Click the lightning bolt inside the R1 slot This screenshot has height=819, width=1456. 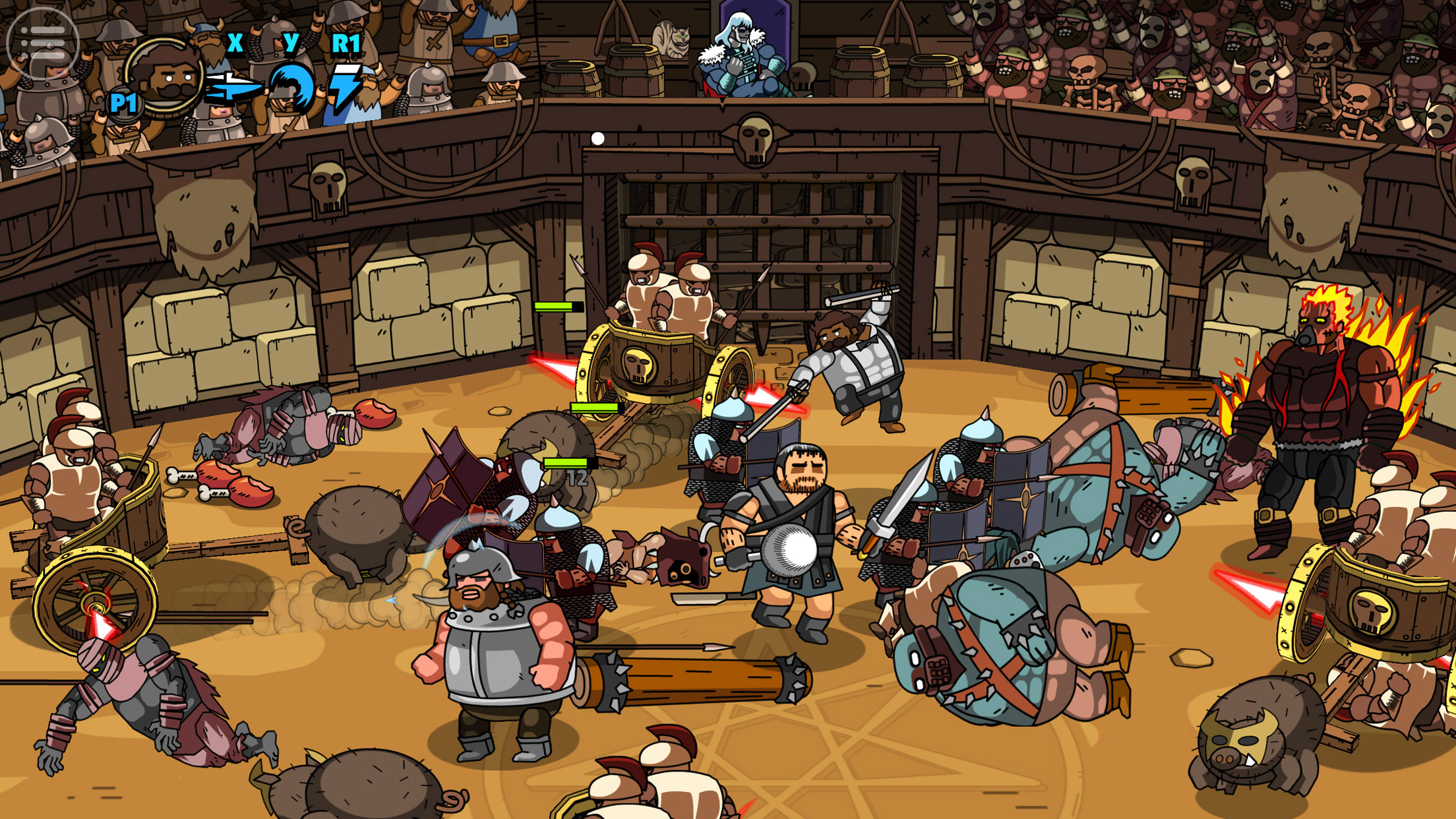pyautogui.click(x=348, y=86)
